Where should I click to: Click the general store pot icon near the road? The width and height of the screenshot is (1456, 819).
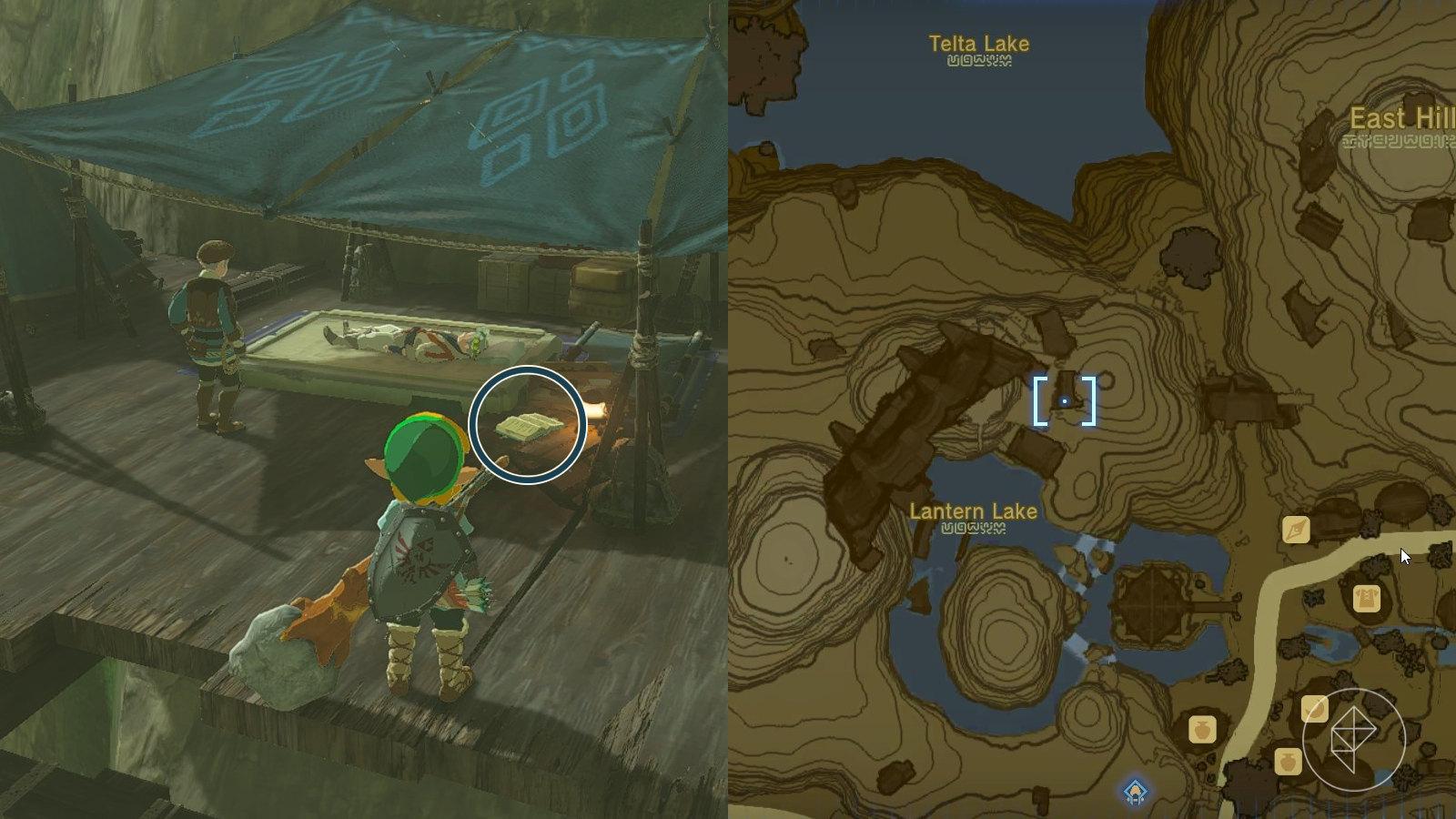1202,731
